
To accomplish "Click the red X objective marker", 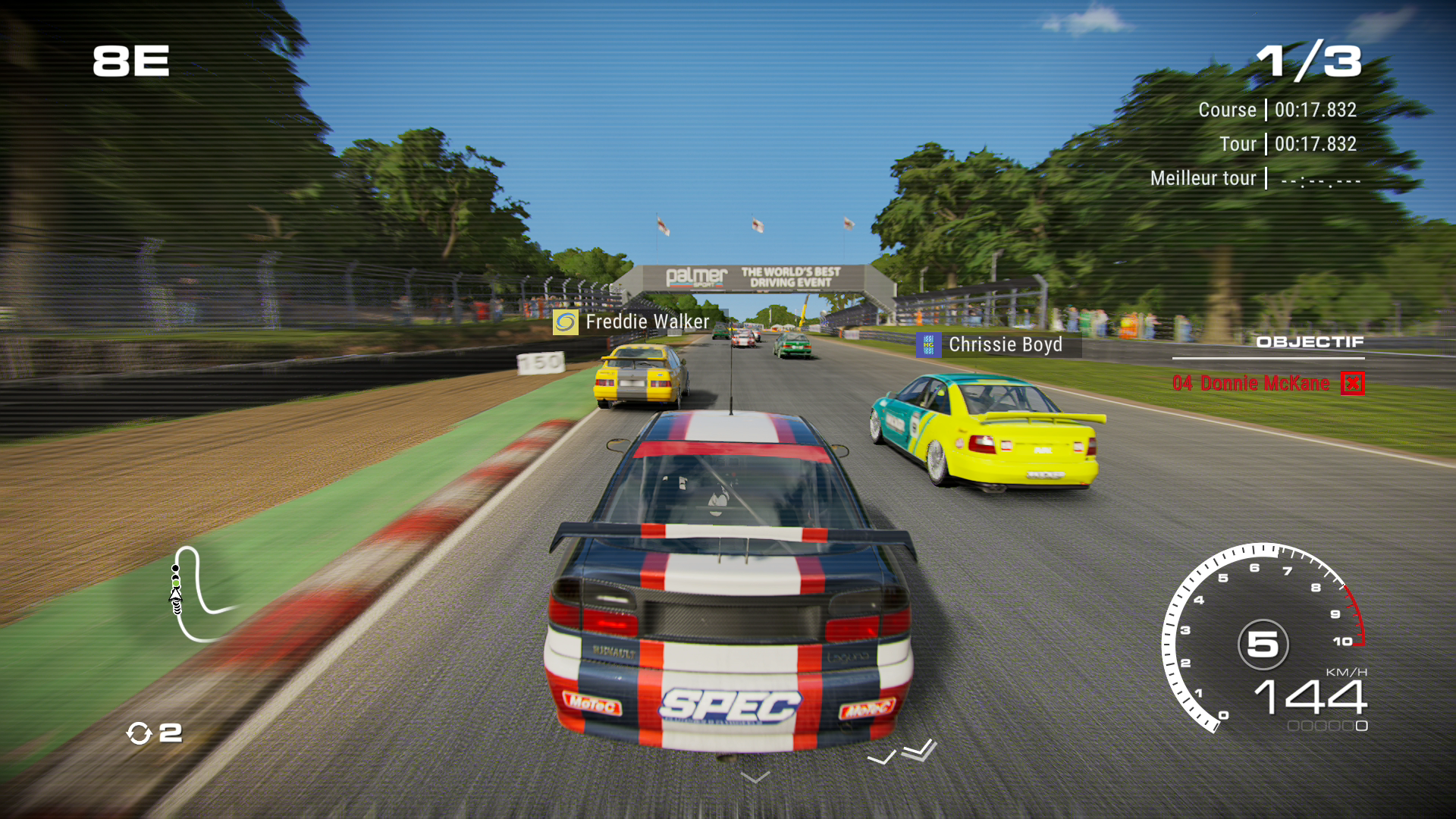I will pyautogui.click(x=1353, y=384).
